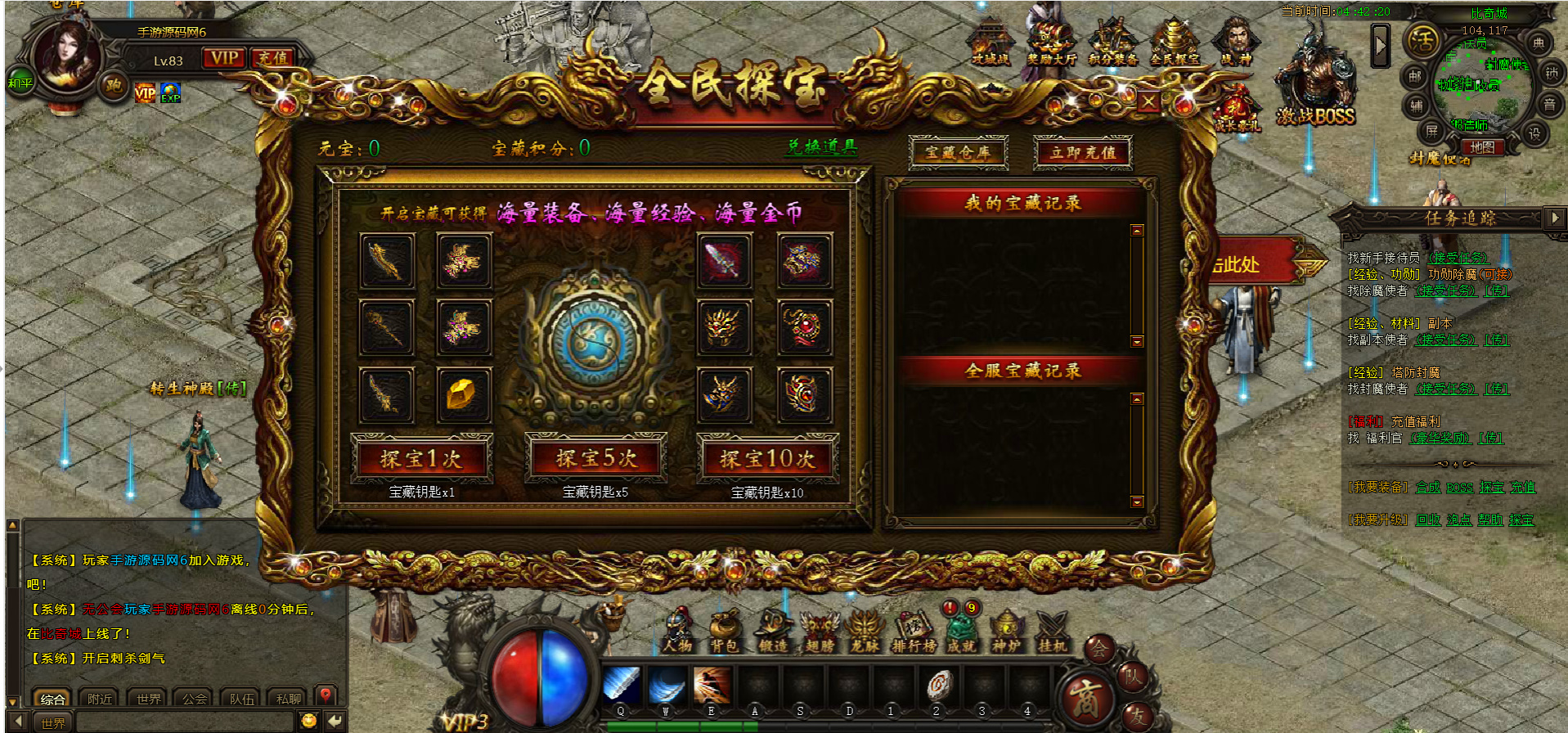Screen dimensions: 1568x733
Task: Close the 全民探宝 treasure hunt window
Action: [x=1148, y=102]
